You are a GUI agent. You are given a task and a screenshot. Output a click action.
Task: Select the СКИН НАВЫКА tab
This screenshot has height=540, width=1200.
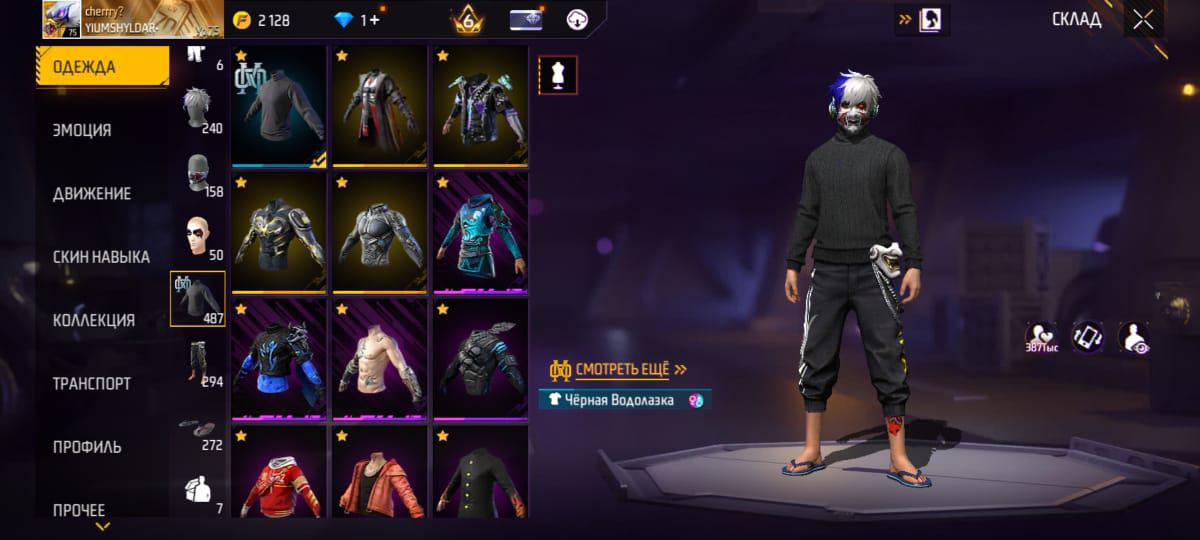pyautogui.click(x=101, y=257)
